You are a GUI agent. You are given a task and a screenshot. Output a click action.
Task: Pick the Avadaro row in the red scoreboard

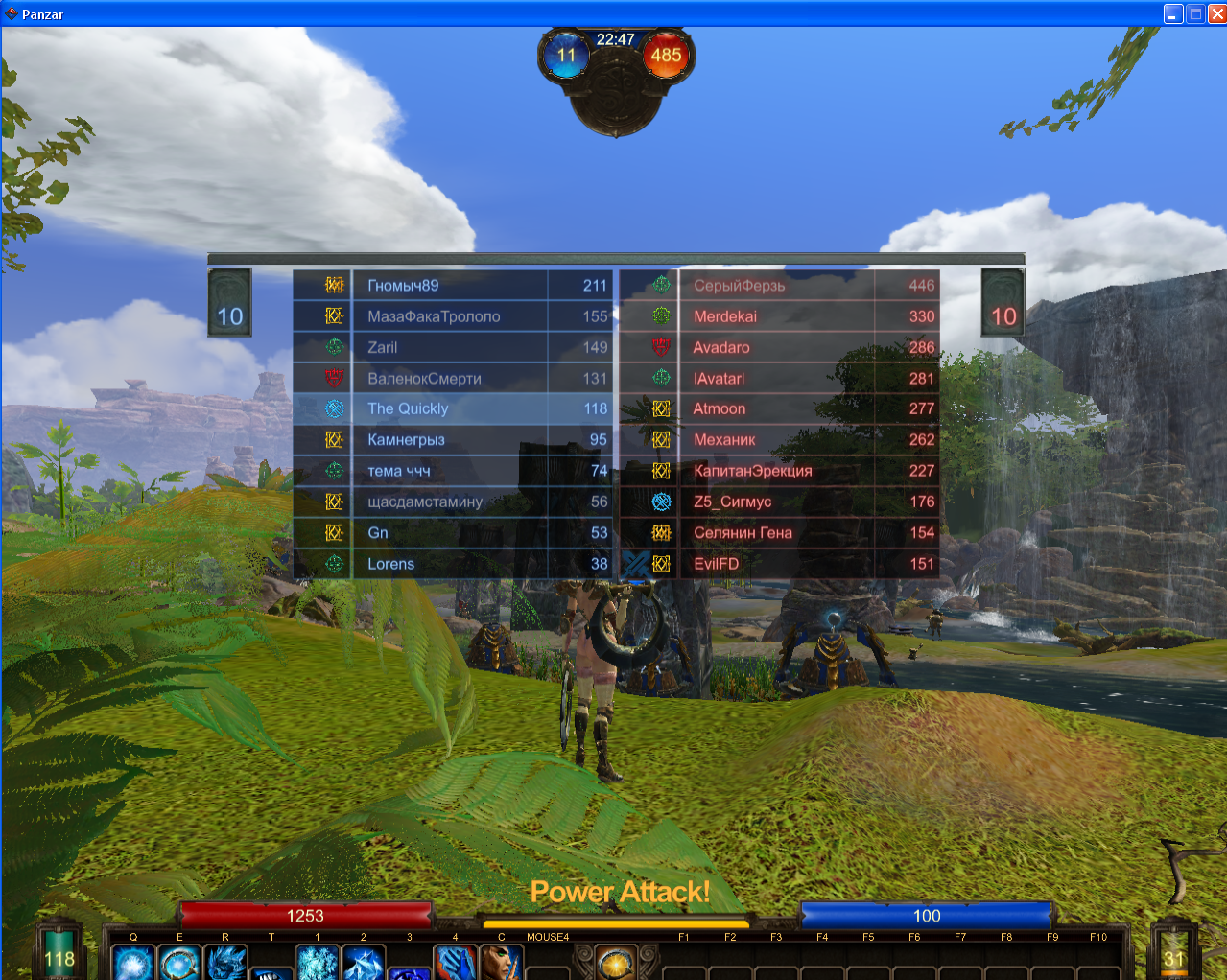[x=721, y=347]
